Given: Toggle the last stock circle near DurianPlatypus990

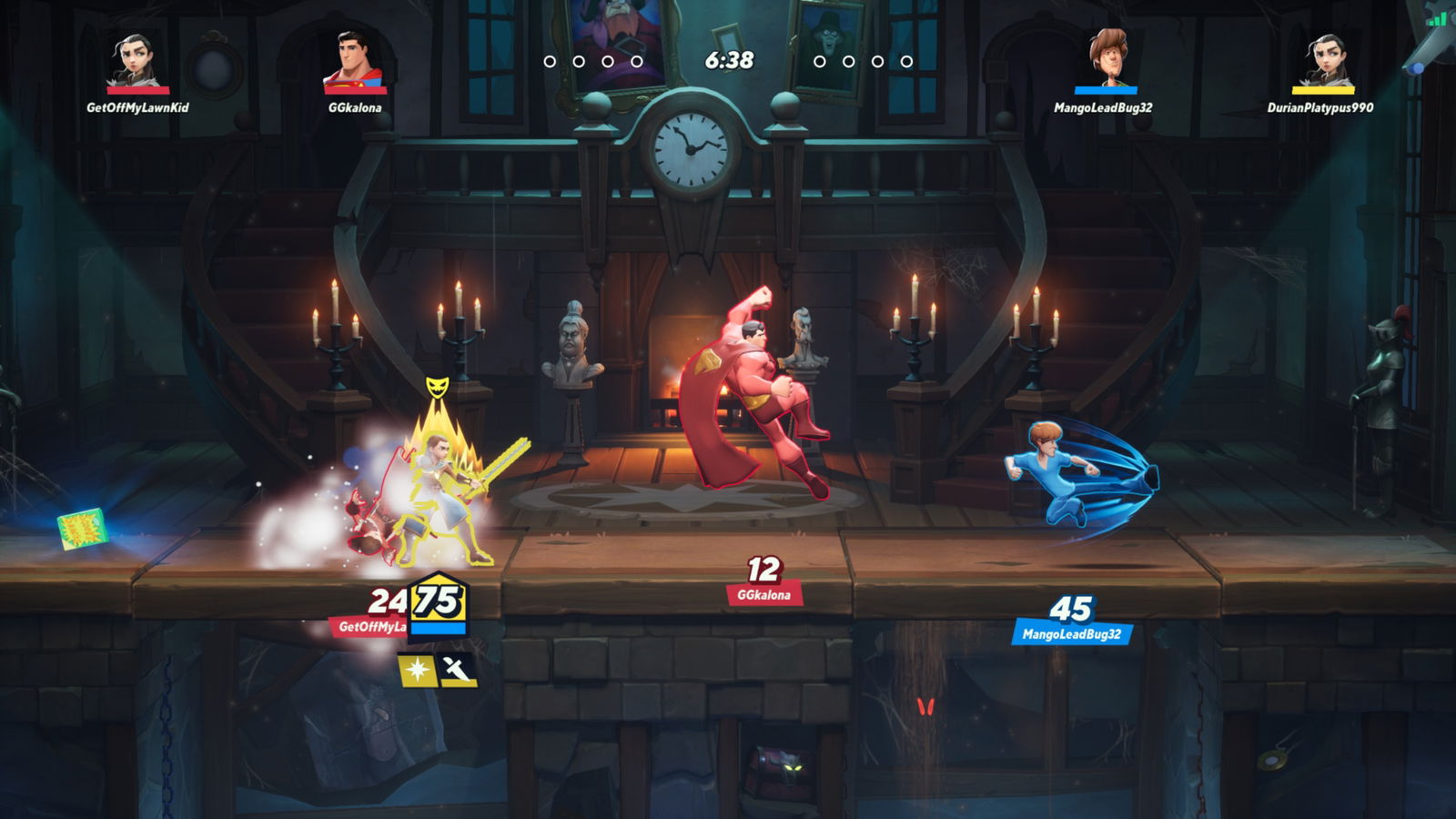Looking at the screenshot, I should point(905,64).
